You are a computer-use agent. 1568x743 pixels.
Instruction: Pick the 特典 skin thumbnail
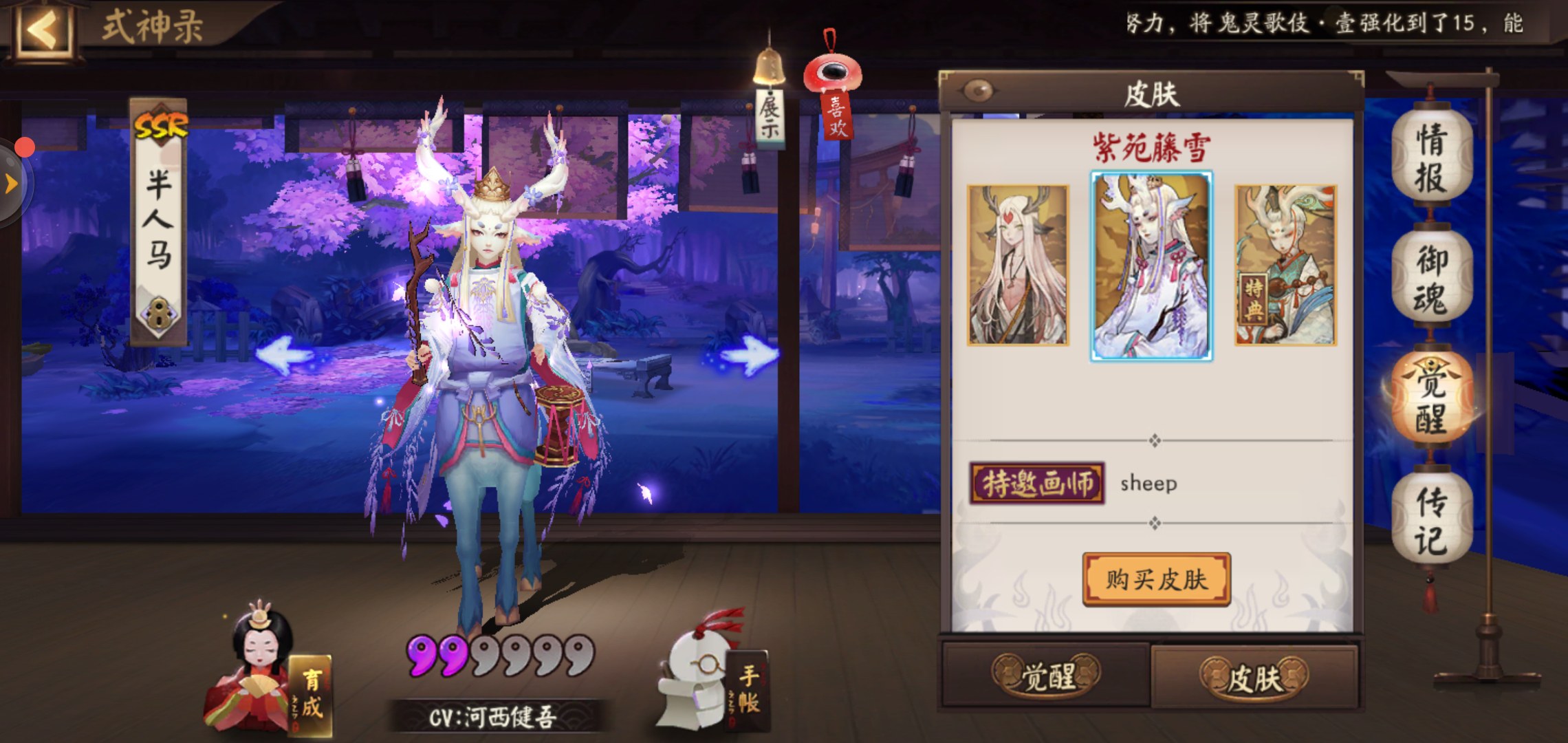pos(1285,265)
